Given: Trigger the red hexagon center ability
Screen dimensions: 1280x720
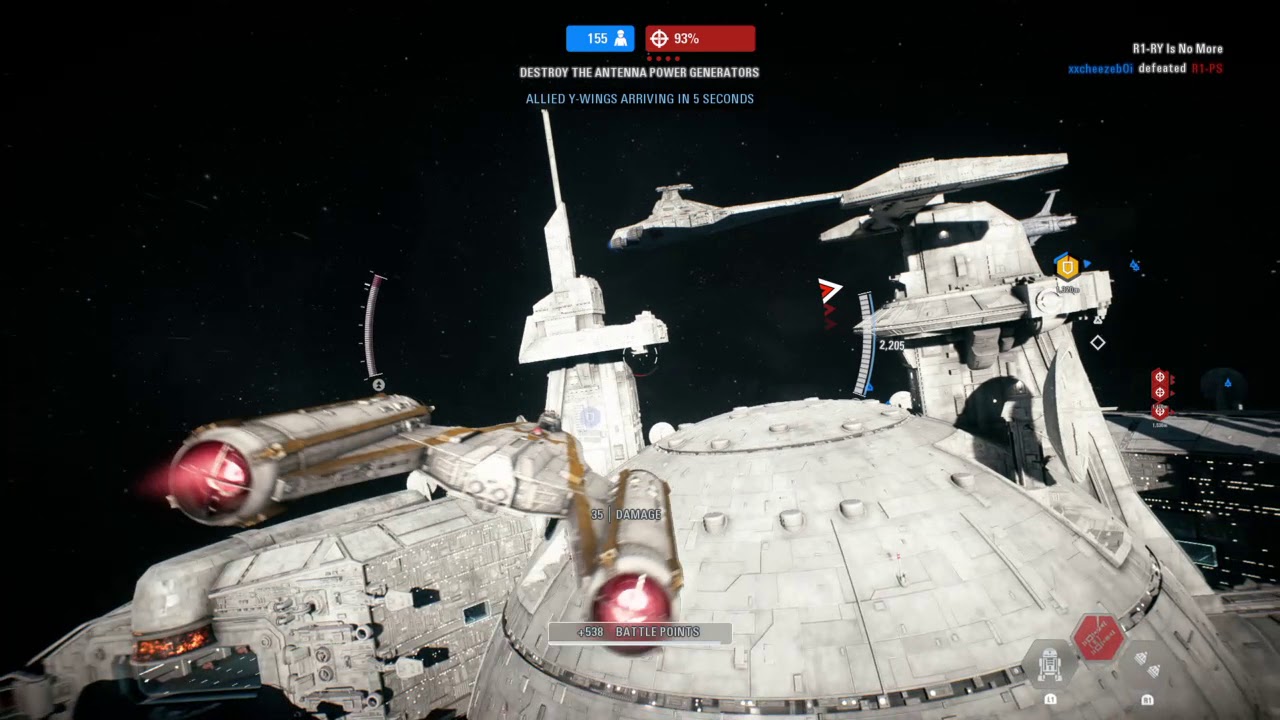Looking at the screenshot, I should tap(1098, 638).
